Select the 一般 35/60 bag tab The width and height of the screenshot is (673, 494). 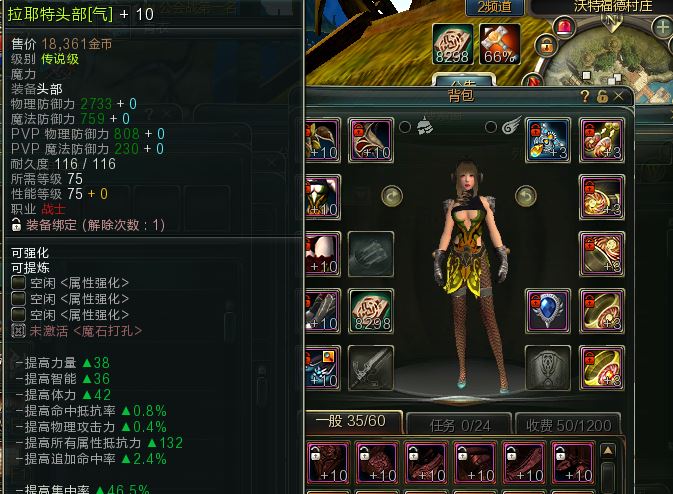tap(352, 422)
